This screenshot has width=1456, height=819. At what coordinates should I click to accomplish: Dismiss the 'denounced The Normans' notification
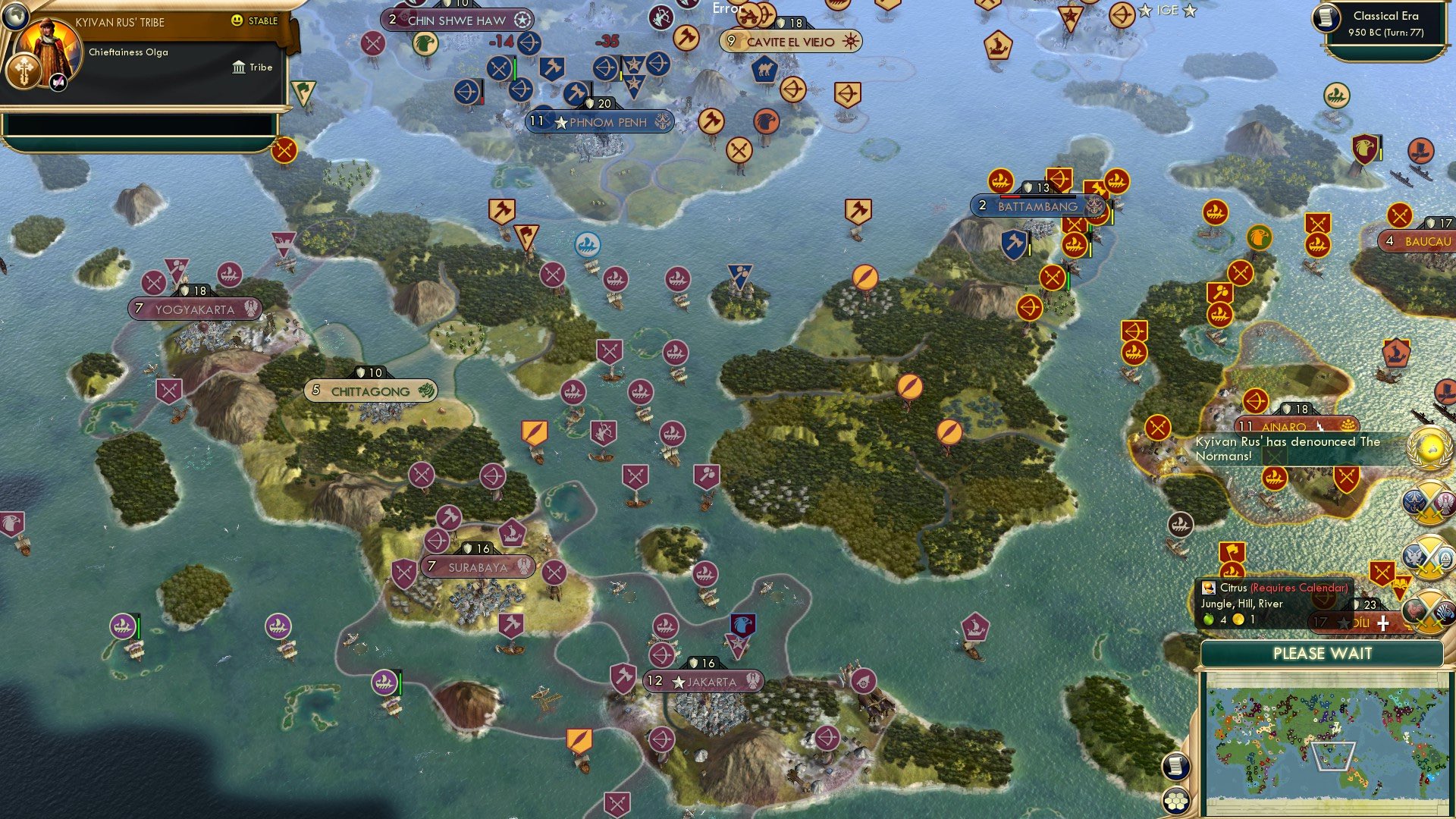coord(1289,449)
